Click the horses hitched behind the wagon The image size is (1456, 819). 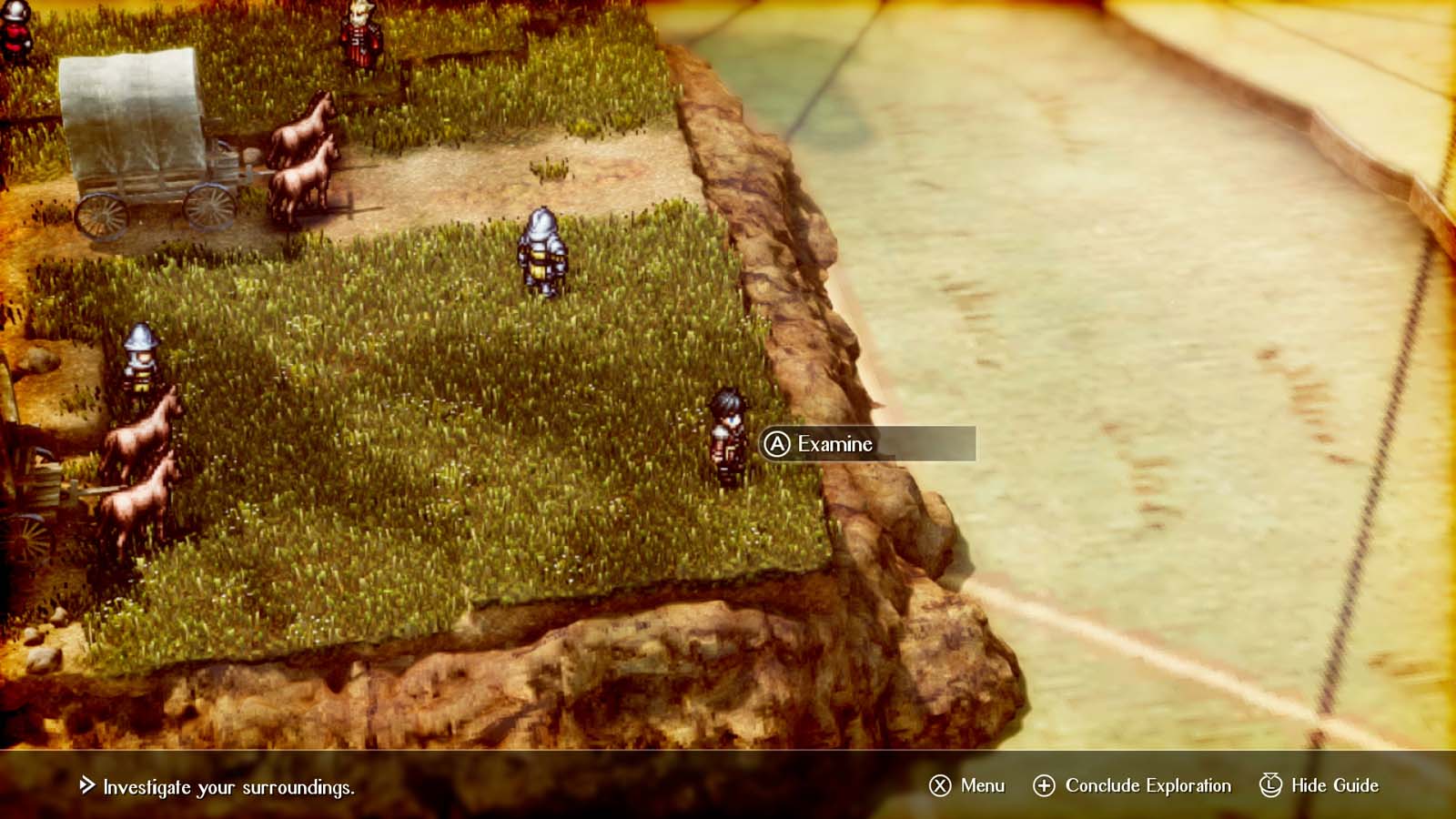click(300, 155)
